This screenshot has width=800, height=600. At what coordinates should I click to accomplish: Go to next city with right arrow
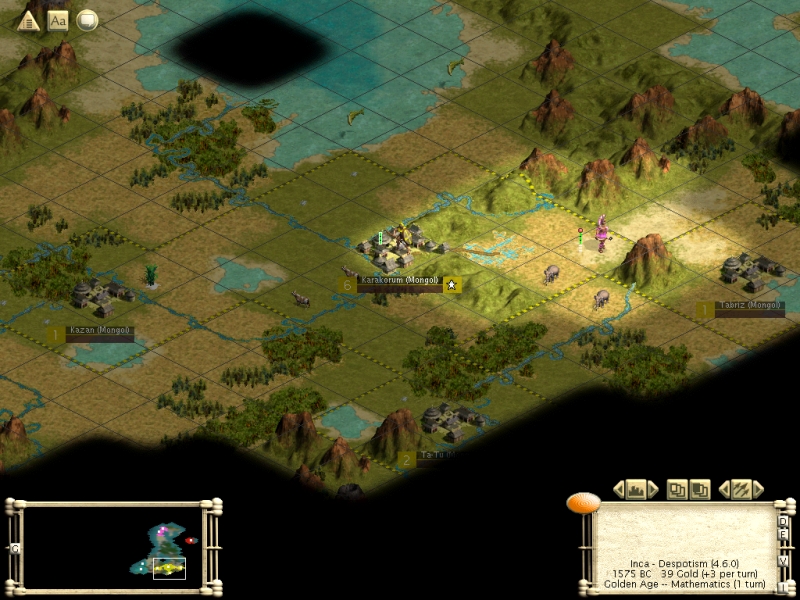pyautogui.click(x=653, y=489)
